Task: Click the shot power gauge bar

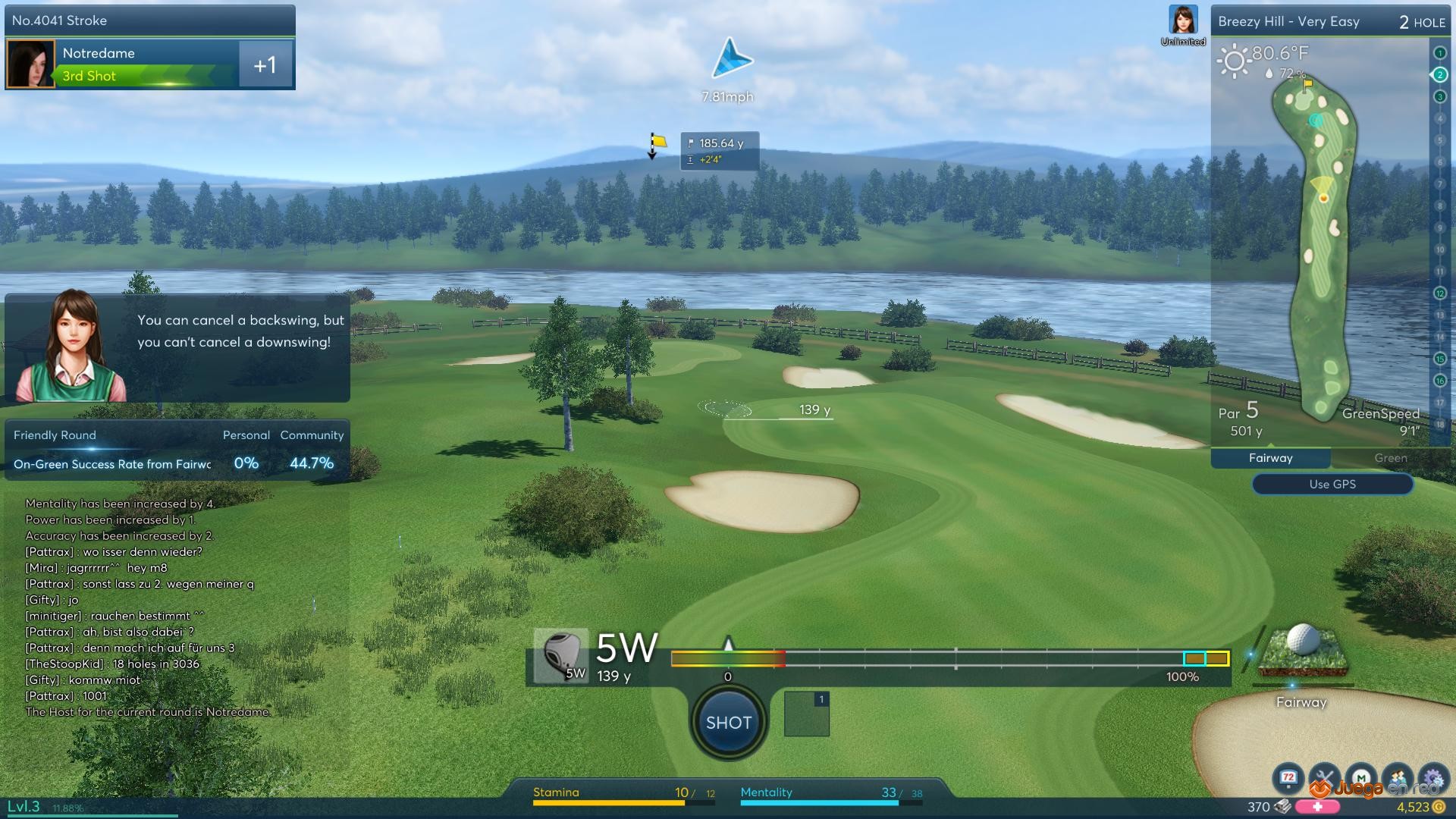Action: pos(949,658)
